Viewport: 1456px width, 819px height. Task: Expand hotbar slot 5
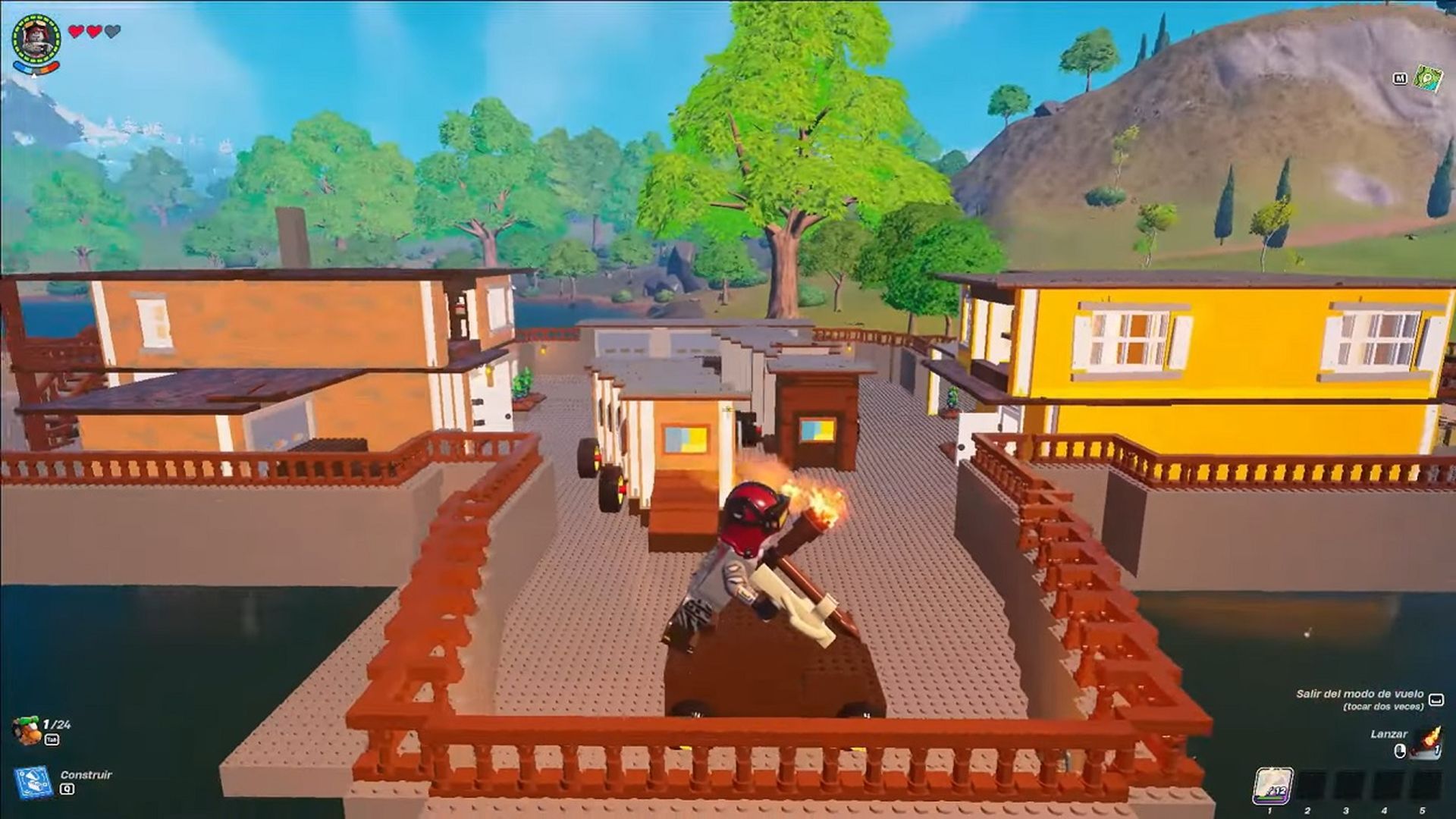[x=1424, y=785]
